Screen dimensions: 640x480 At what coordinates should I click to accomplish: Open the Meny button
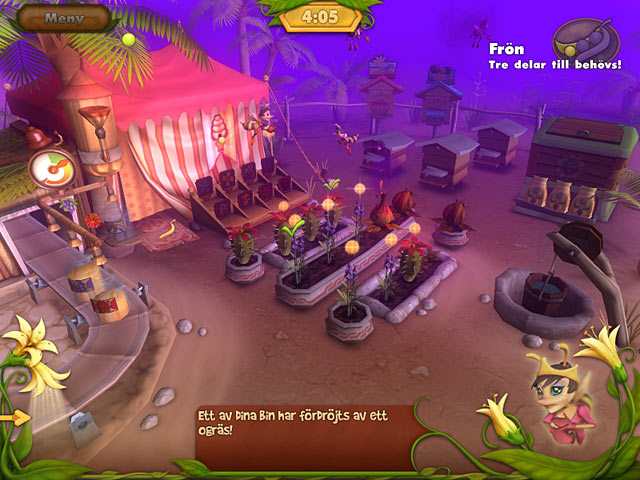(63, 17)
